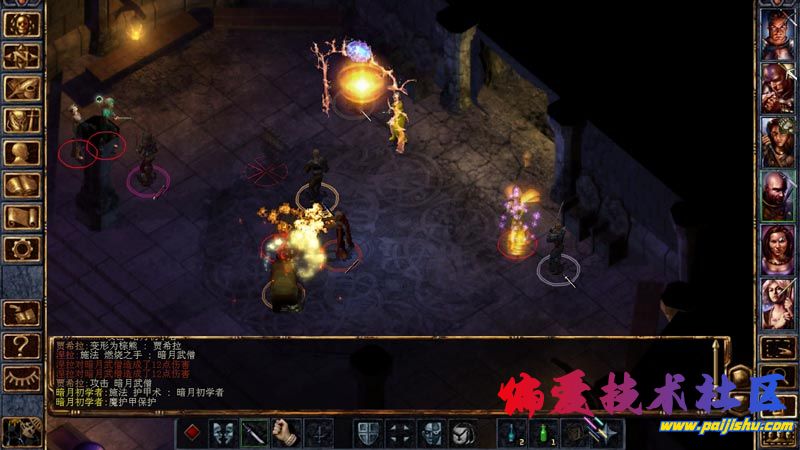
Task: Click the four-arrows formation button
Action: pos(400,433)
